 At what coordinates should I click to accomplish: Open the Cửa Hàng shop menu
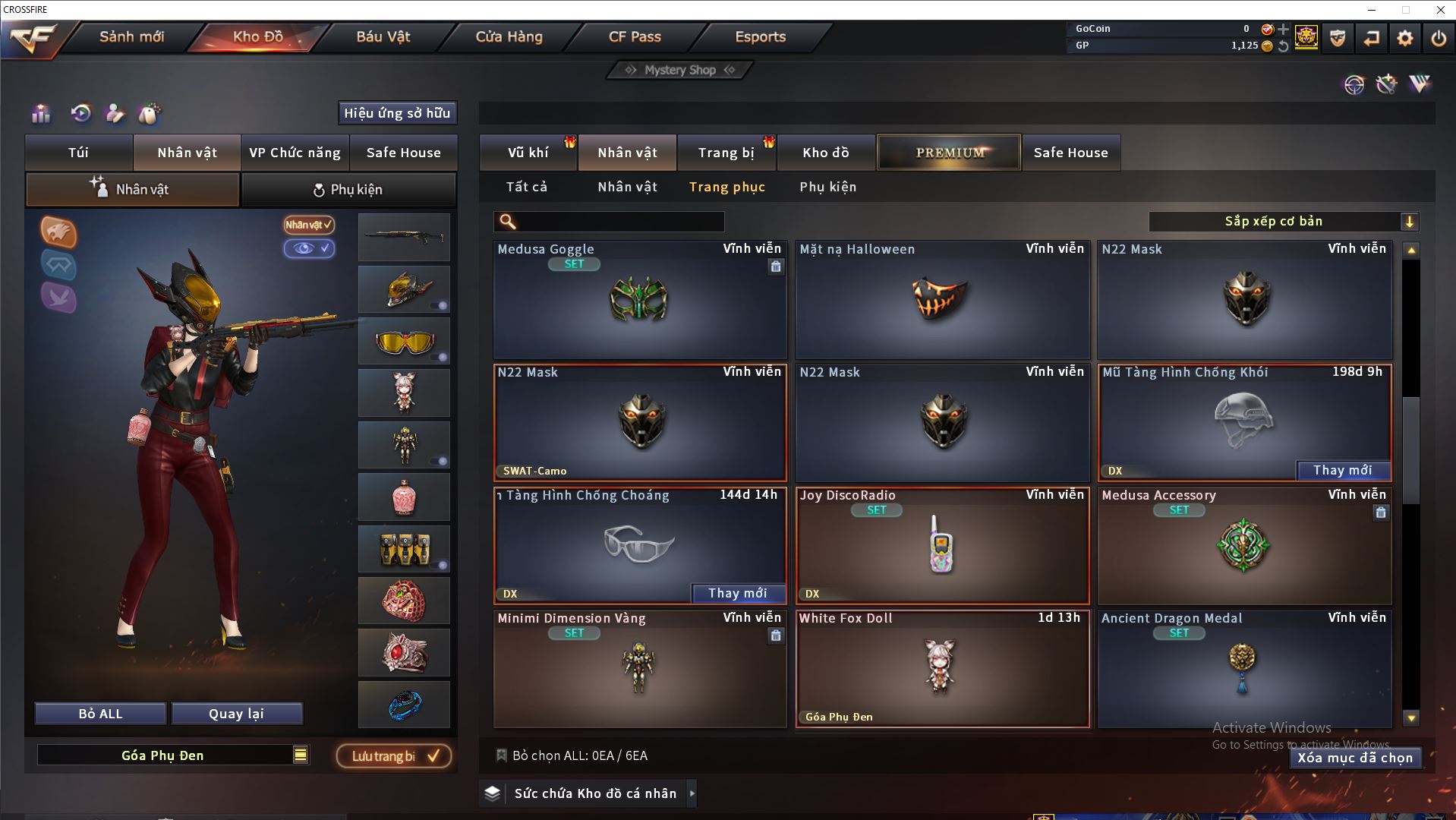(509, 36)
